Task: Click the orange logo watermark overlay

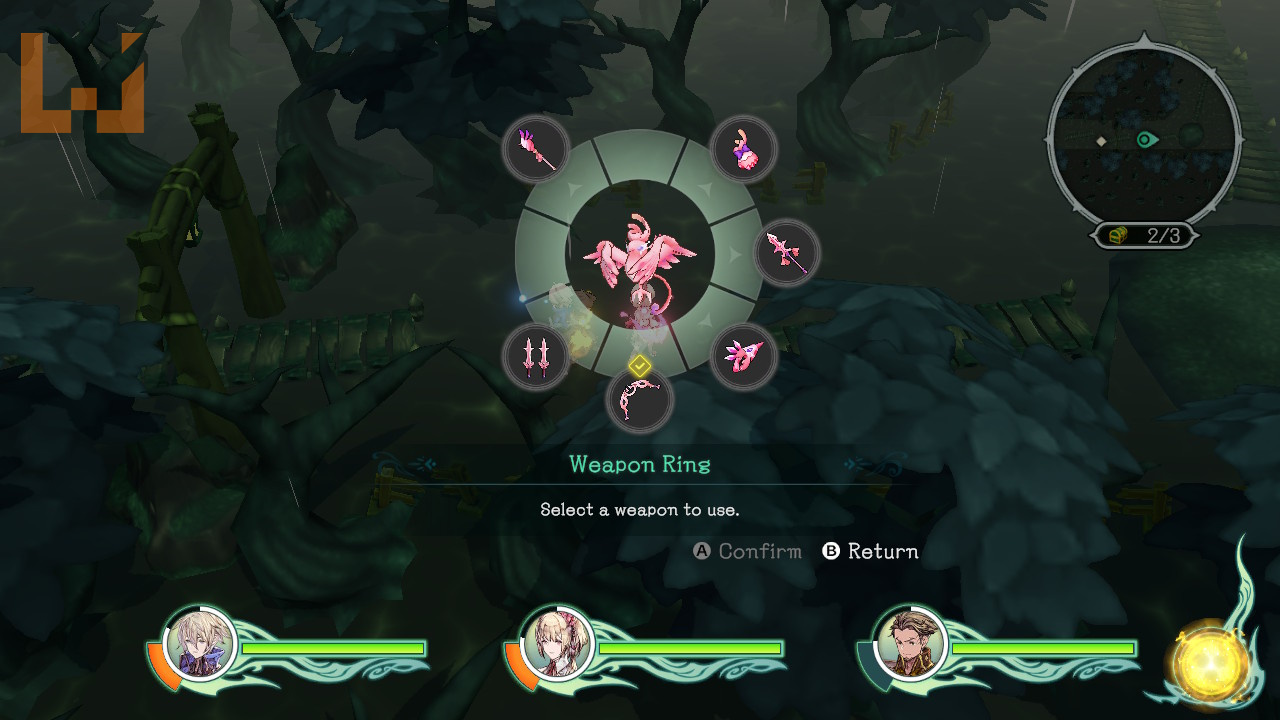Action: click(82, 84)
